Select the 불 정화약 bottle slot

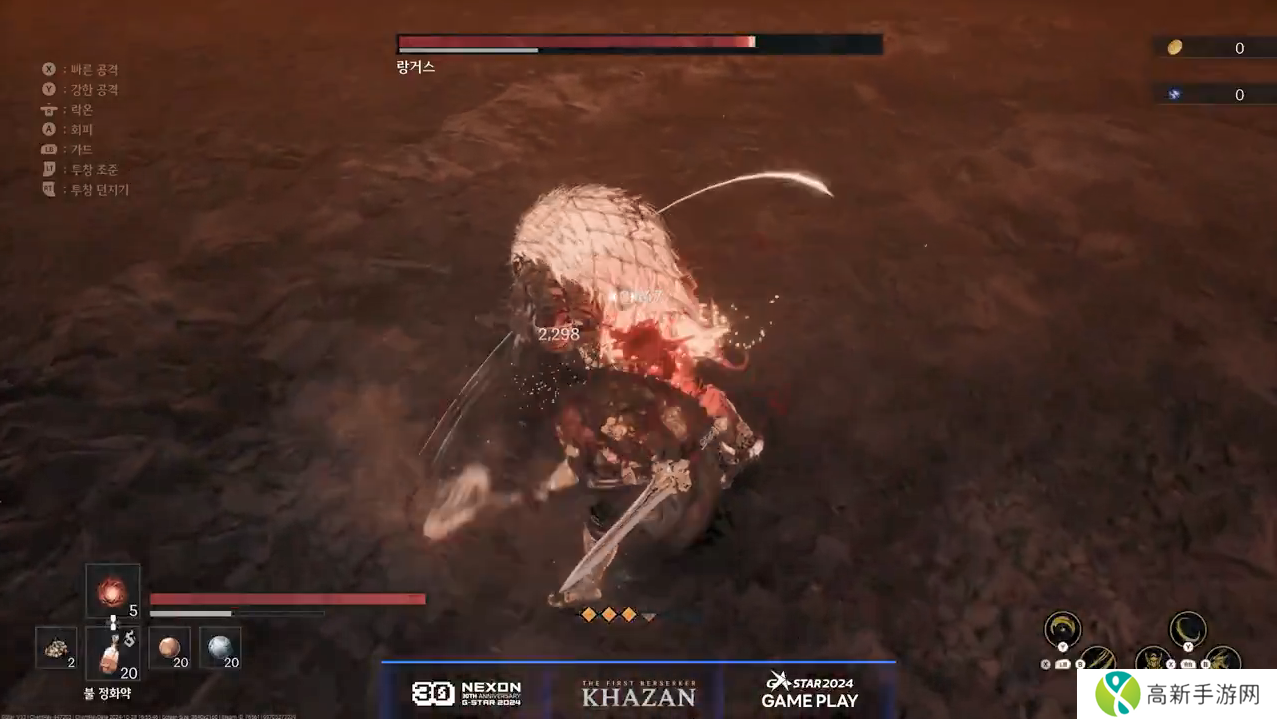112,653
